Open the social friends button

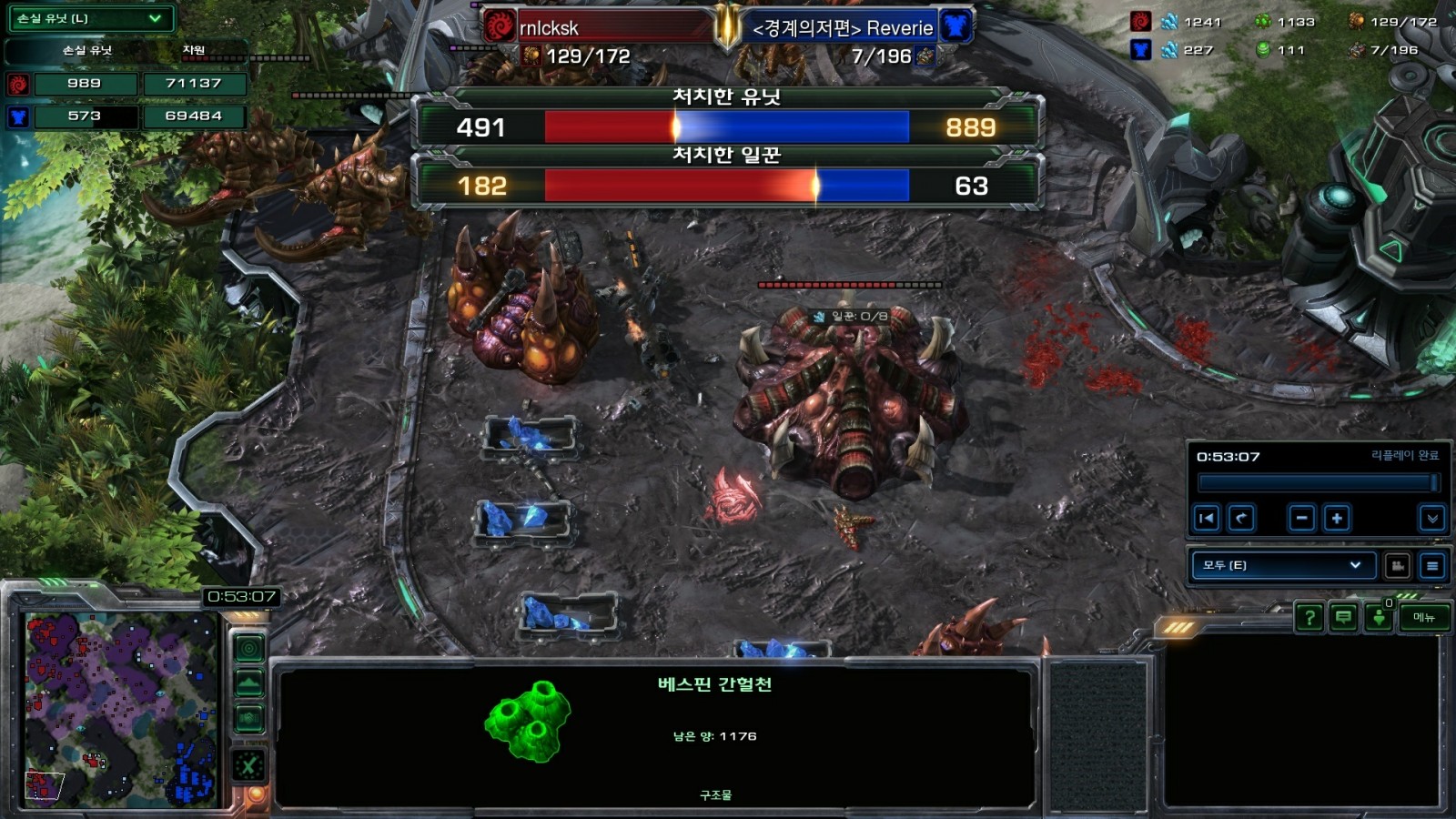click(1379, 618)
